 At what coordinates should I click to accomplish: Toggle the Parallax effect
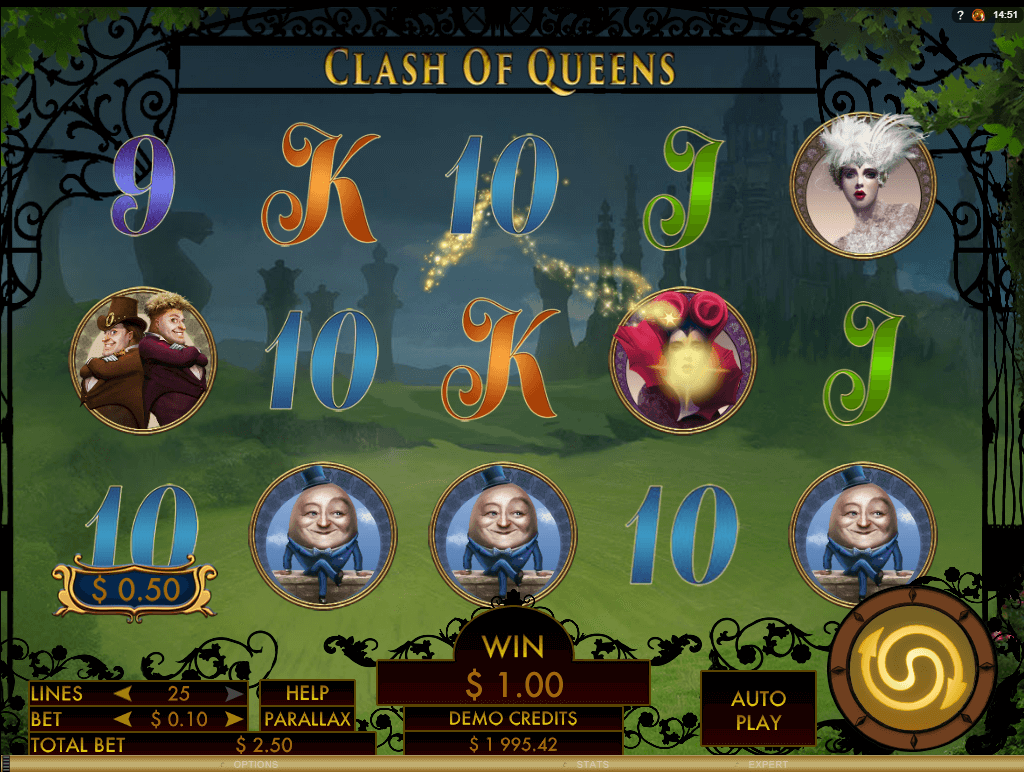click(307, 719)
